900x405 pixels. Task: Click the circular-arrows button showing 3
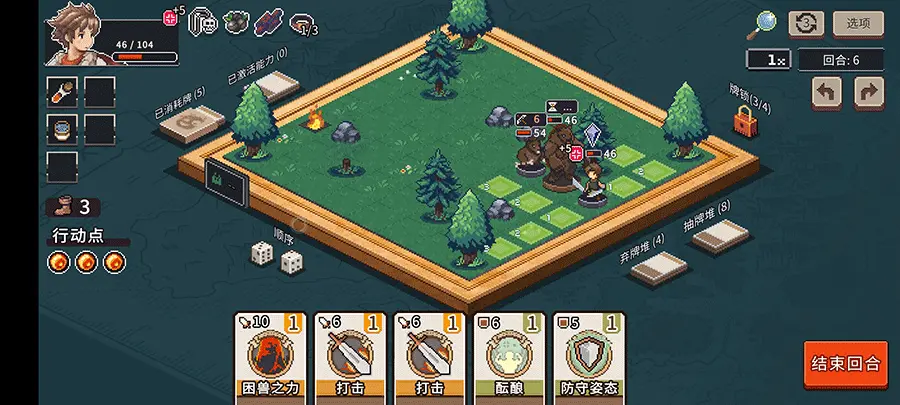point(806,23)
